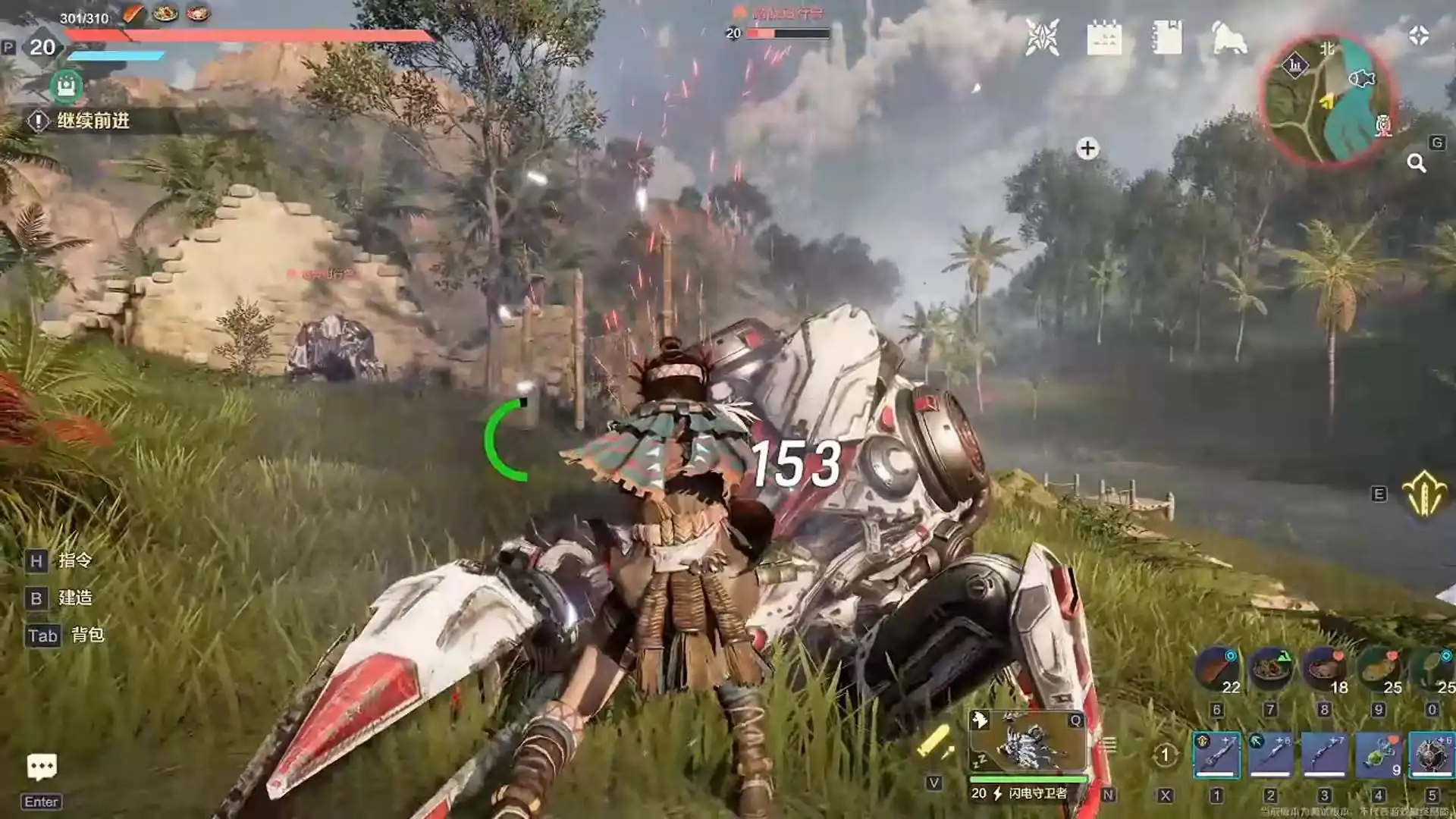Screen dimensions: 1456x819
Task: Select the round armored orb hotbar slot
Action: click(x=1431, y=755)
